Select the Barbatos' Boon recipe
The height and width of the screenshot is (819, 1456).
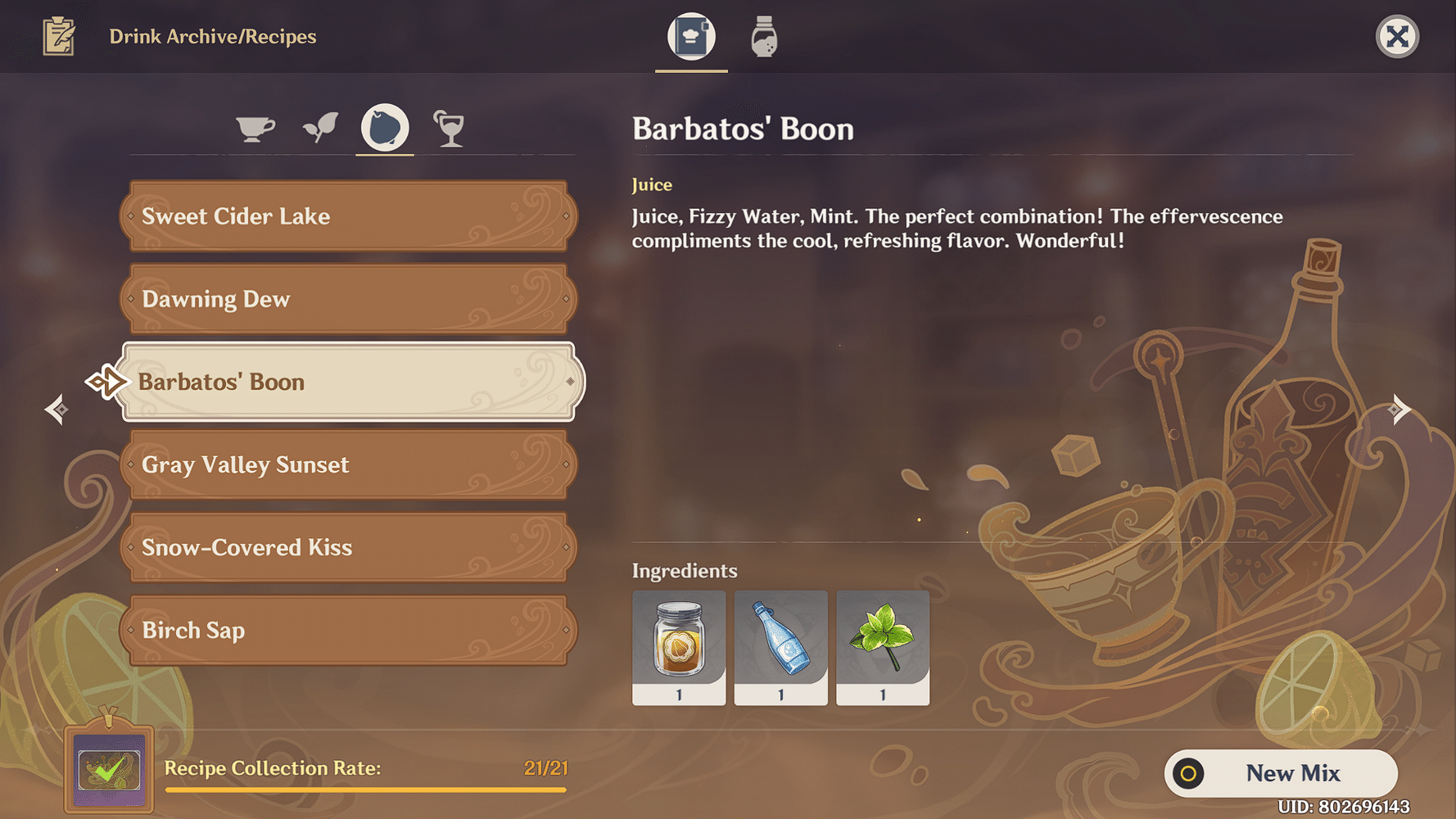[349, 382]
